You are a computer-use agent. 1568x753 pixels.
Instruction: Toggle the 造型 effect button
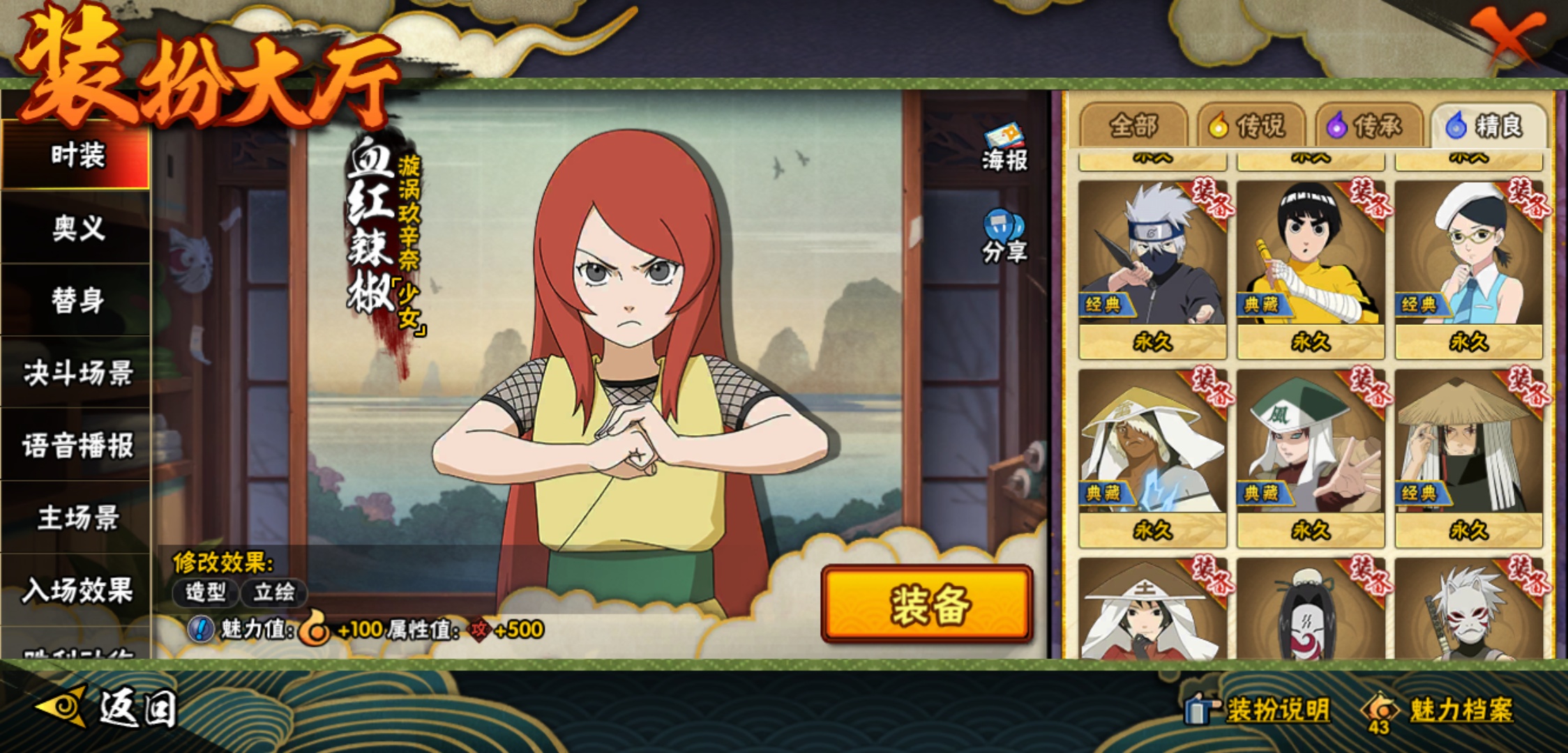tap(205, 593)
